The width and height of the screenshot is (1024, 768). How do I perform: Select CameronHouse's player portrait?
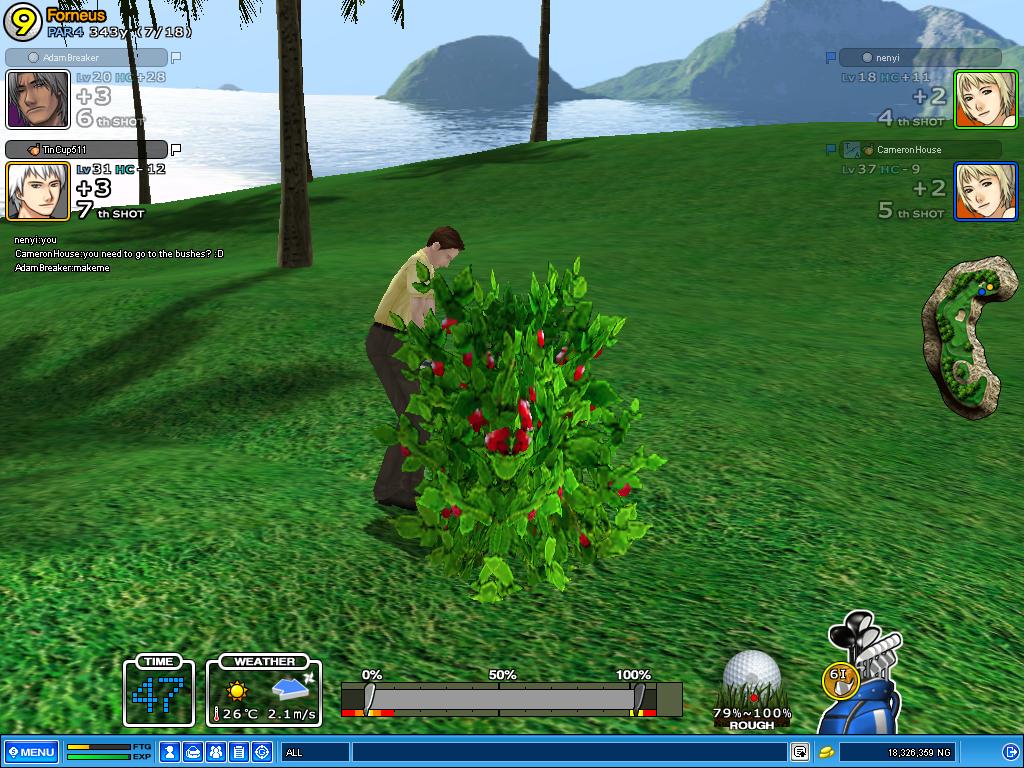coord(986,191)
